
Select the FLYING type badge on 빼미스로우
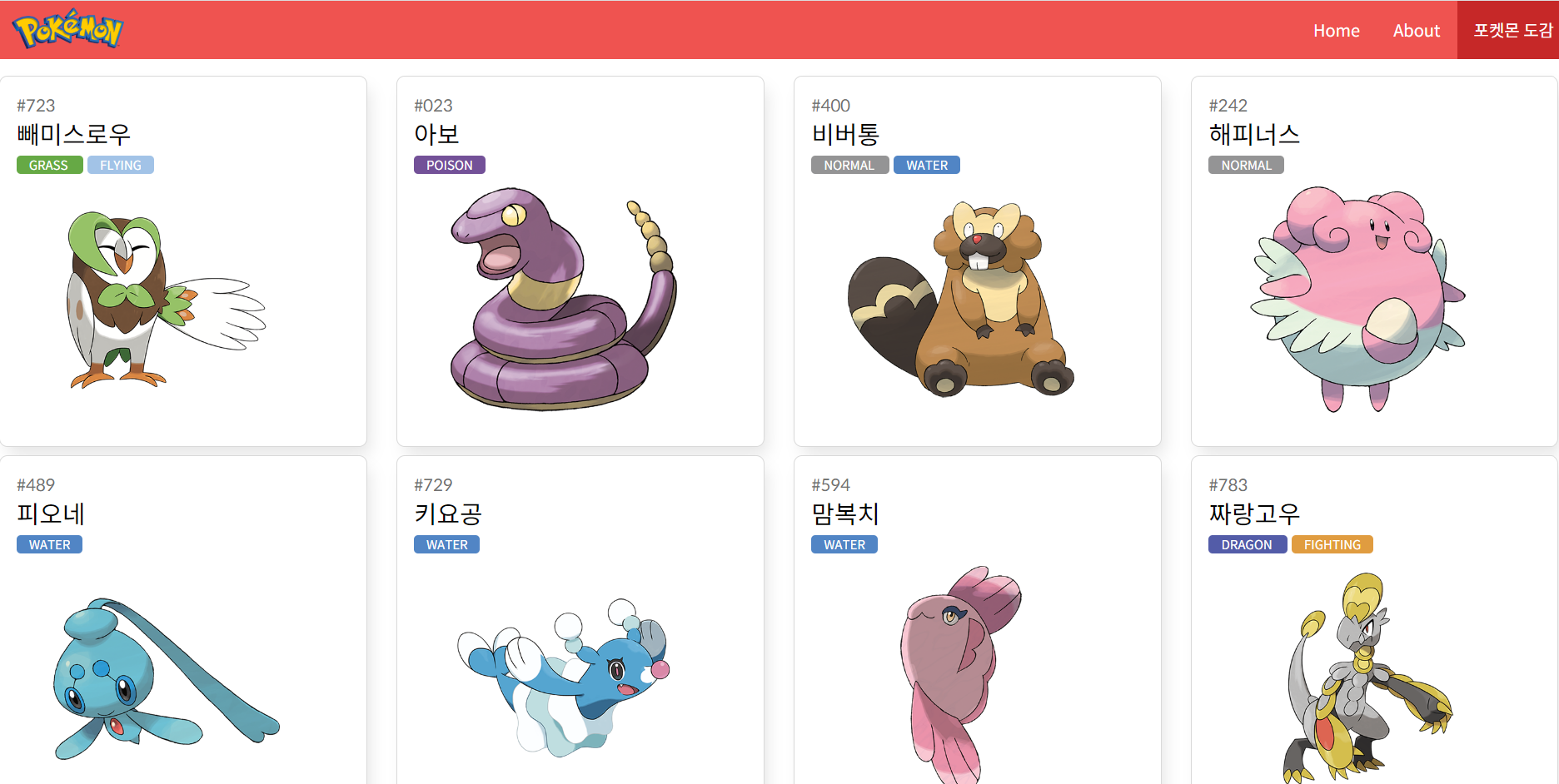pyautogui.click(x=120, y=165)
